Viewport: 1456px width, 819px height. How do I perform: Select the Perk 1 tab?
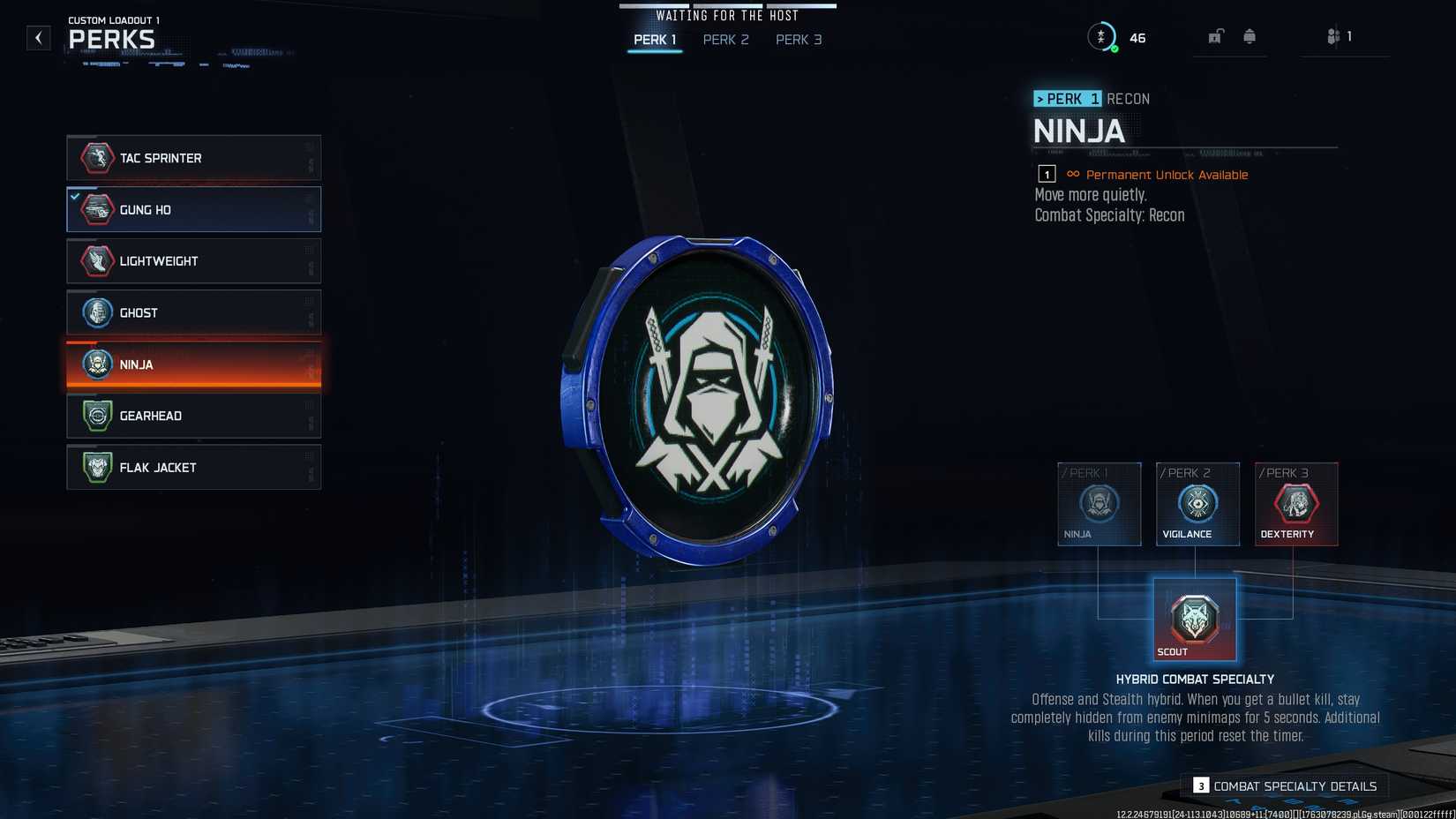pos(654,40)
